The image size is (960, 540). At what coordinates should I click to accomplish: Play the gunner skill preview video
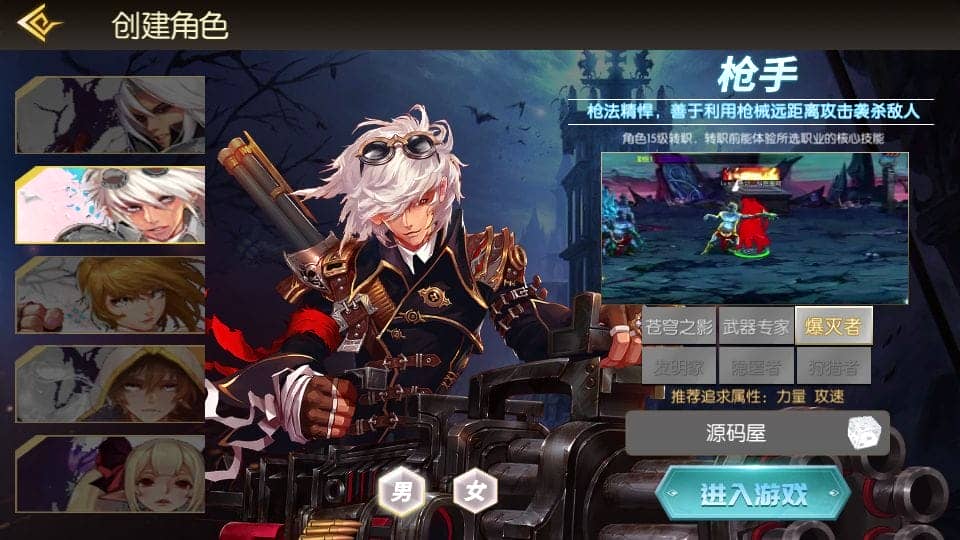[754, 228]
